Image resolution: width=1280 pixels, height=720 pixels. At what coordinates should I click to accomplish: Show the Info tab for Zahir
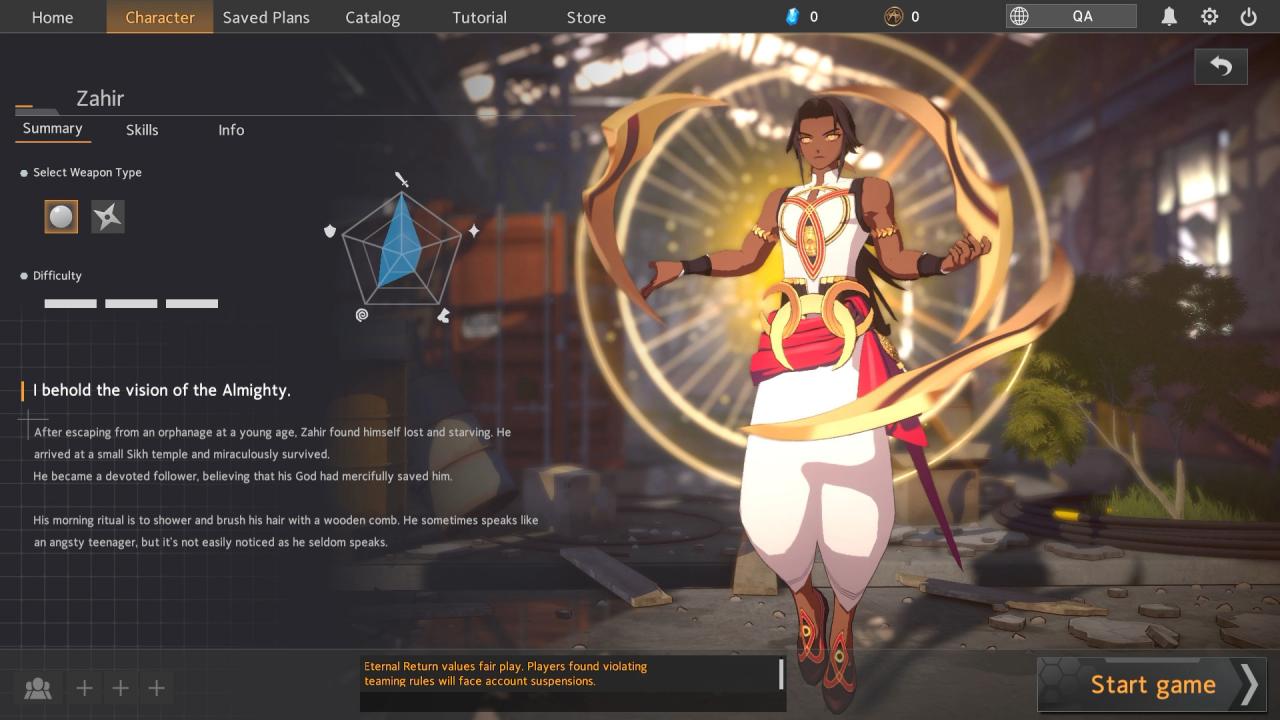231,130
